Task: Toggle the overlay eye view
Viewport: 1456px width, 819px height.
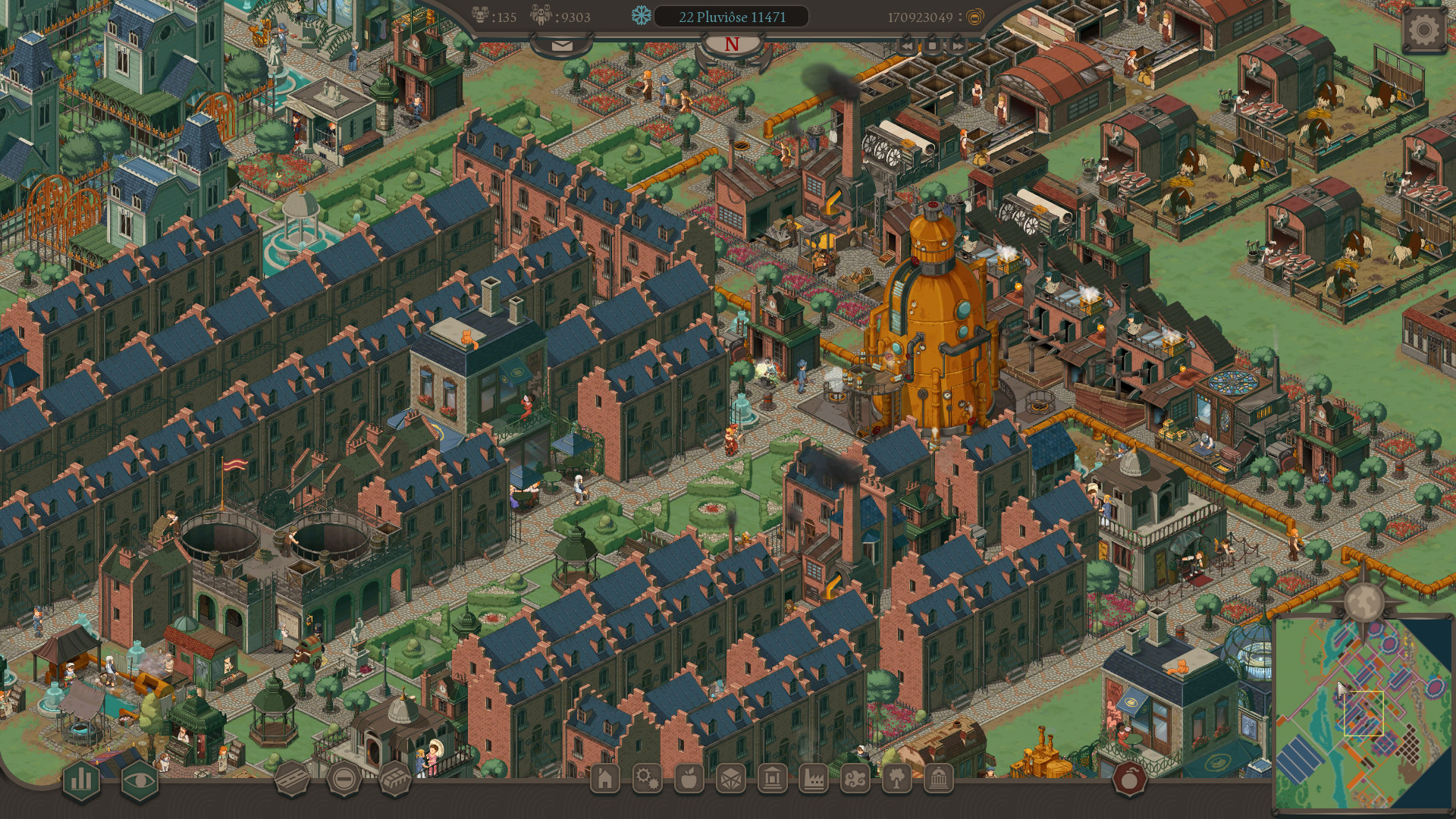Action: point(140,780)
